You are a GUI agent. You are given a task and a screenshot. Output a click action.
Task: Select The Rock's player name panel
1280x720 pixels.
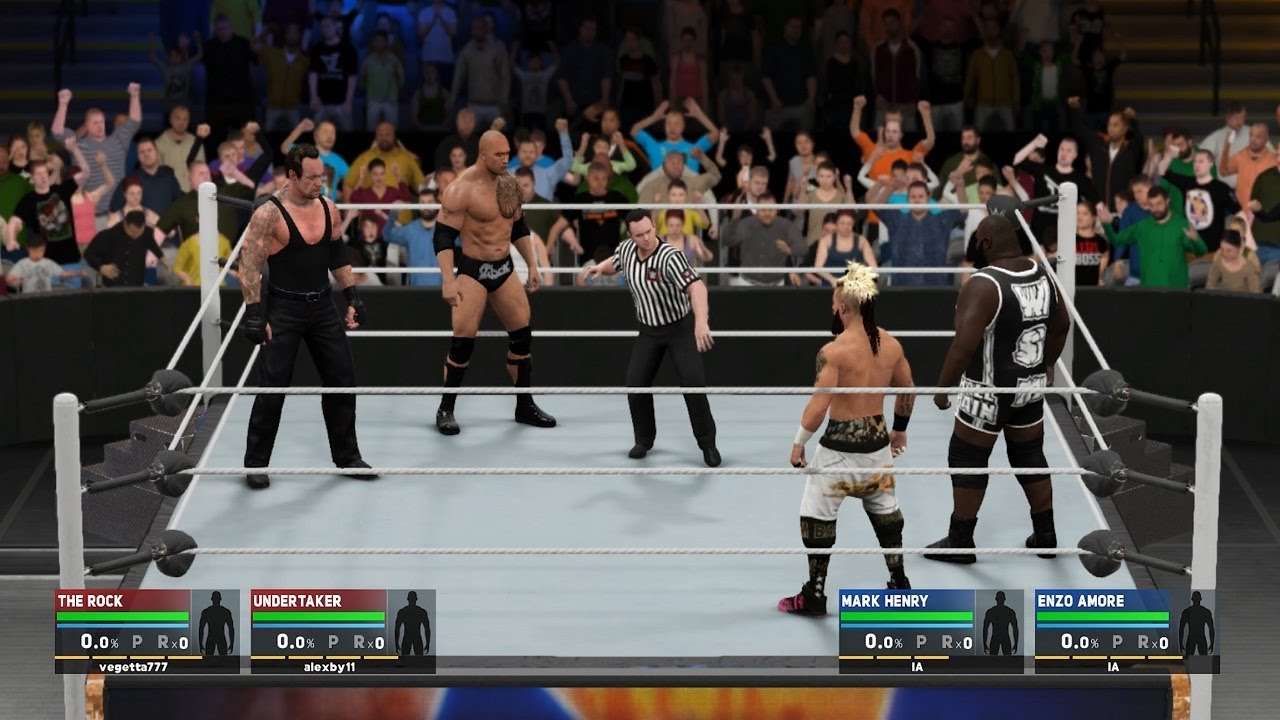tap(122, 601)
